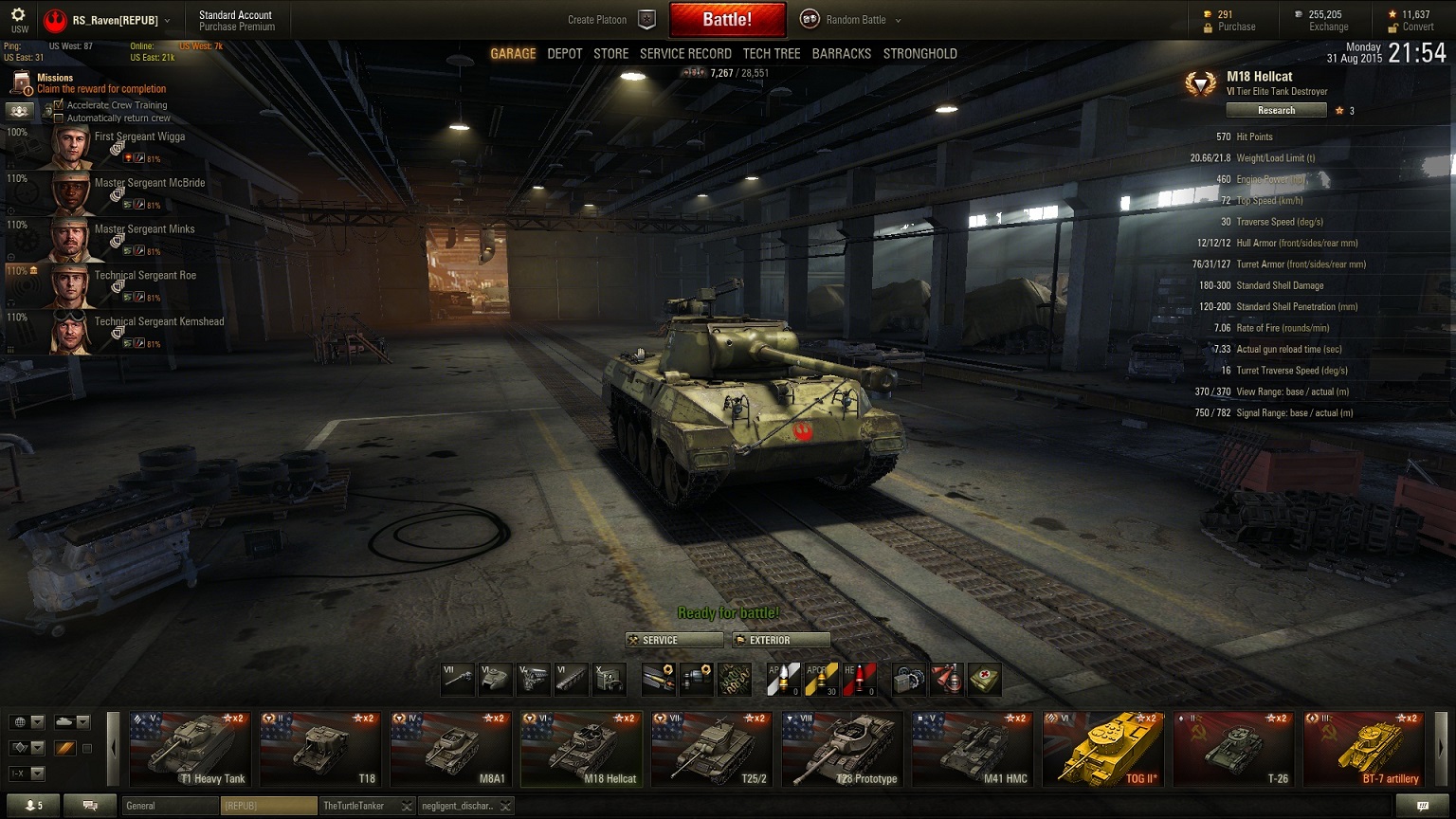This screenshot has width=1456, height=819.
Task: Open the Tech Tree tab
Action: tap(772, 54)
